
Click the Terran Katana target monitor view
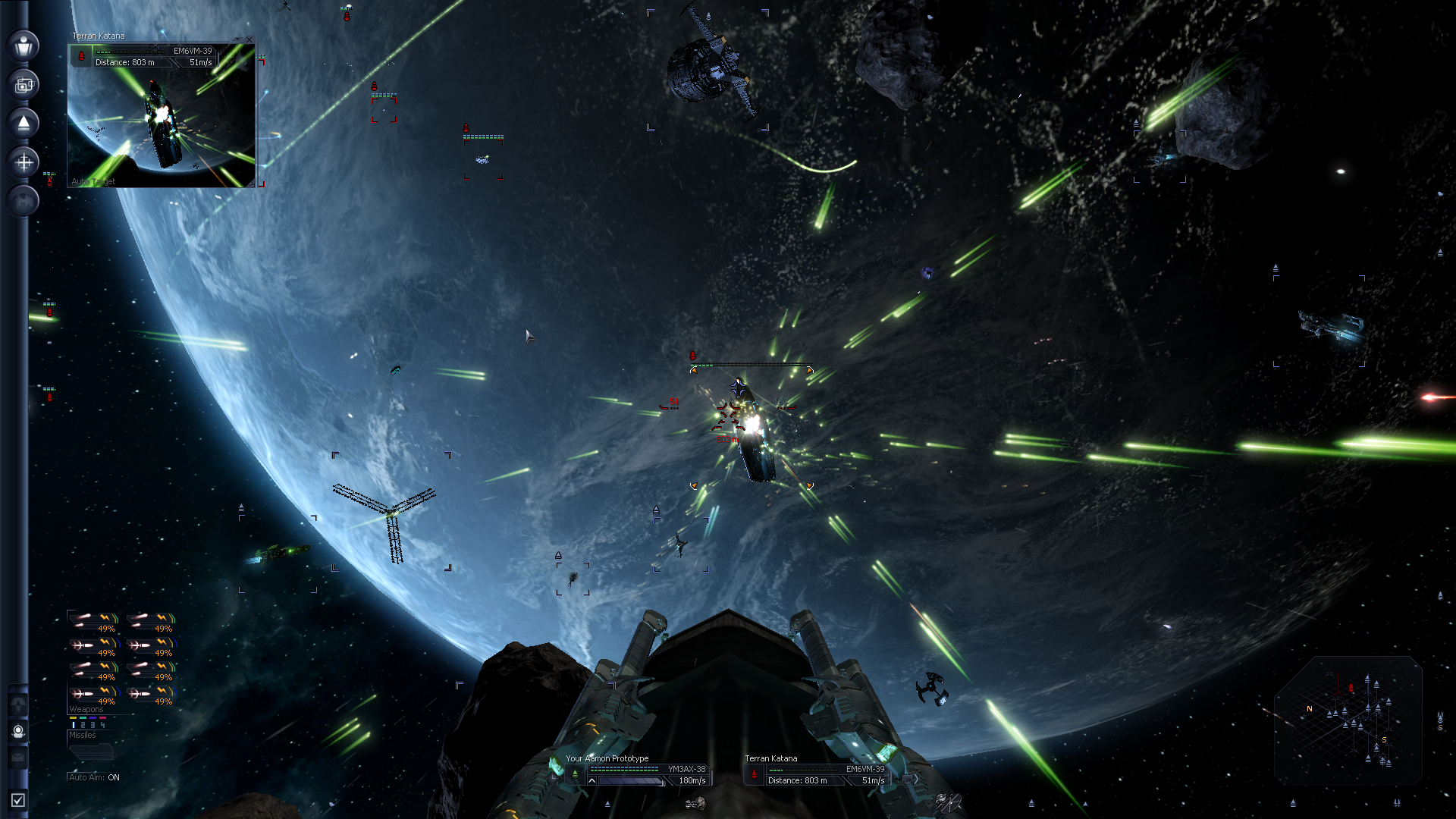pyautogui.click(x=161, y=121)
